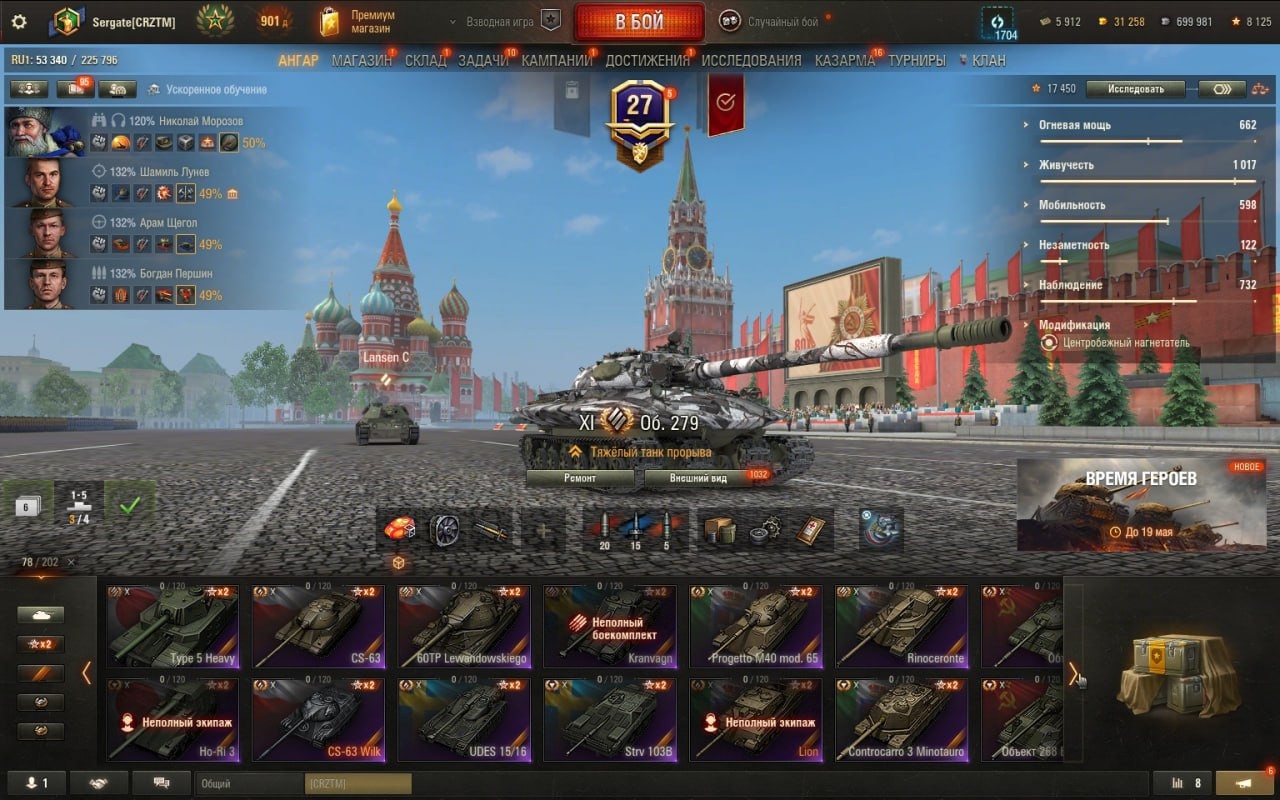Open the ДОСТИЖЕНИЯ tab

pos(647,60)
